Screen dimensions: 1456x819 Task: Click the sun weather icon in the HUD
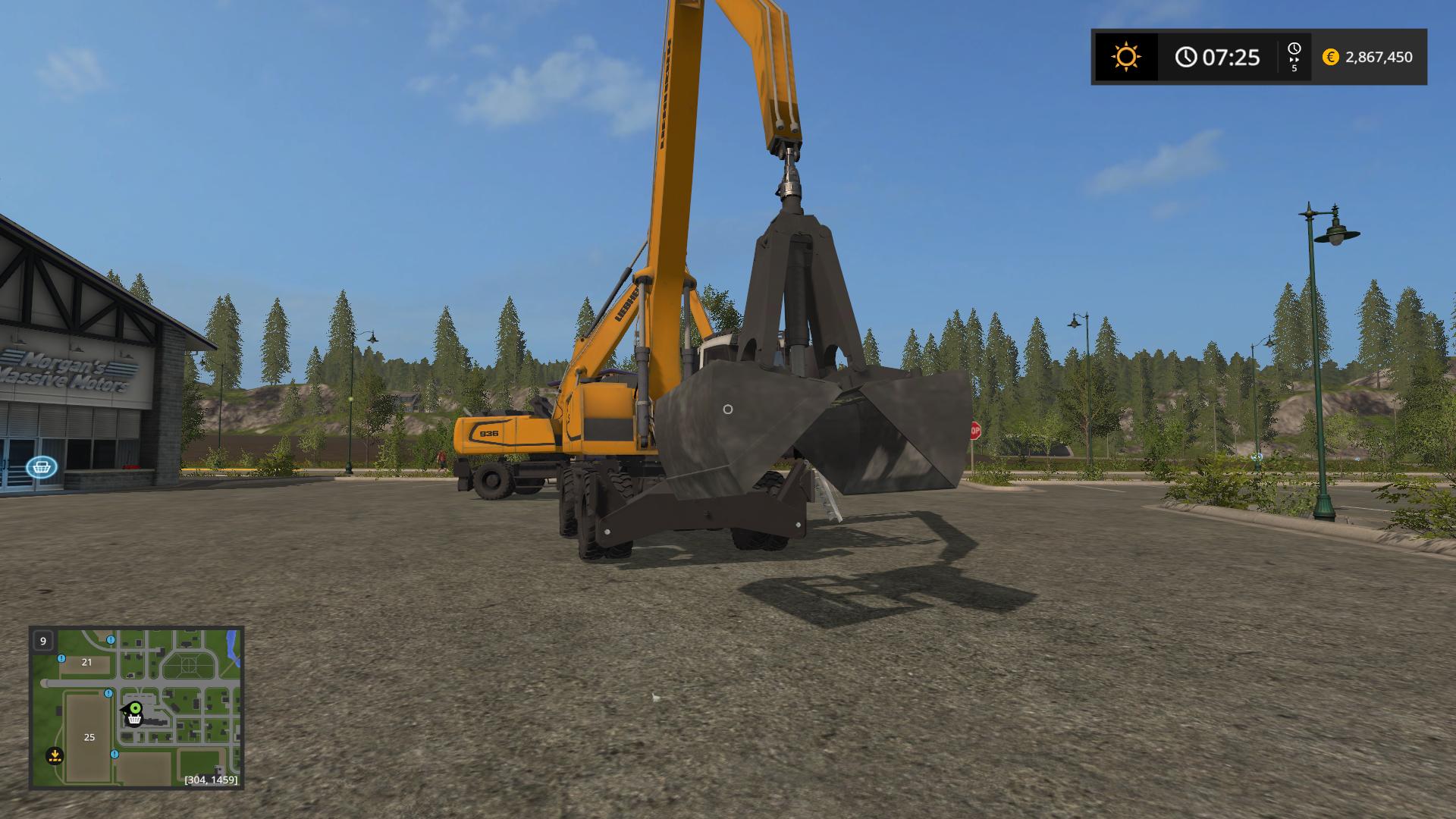[1125, 56]
